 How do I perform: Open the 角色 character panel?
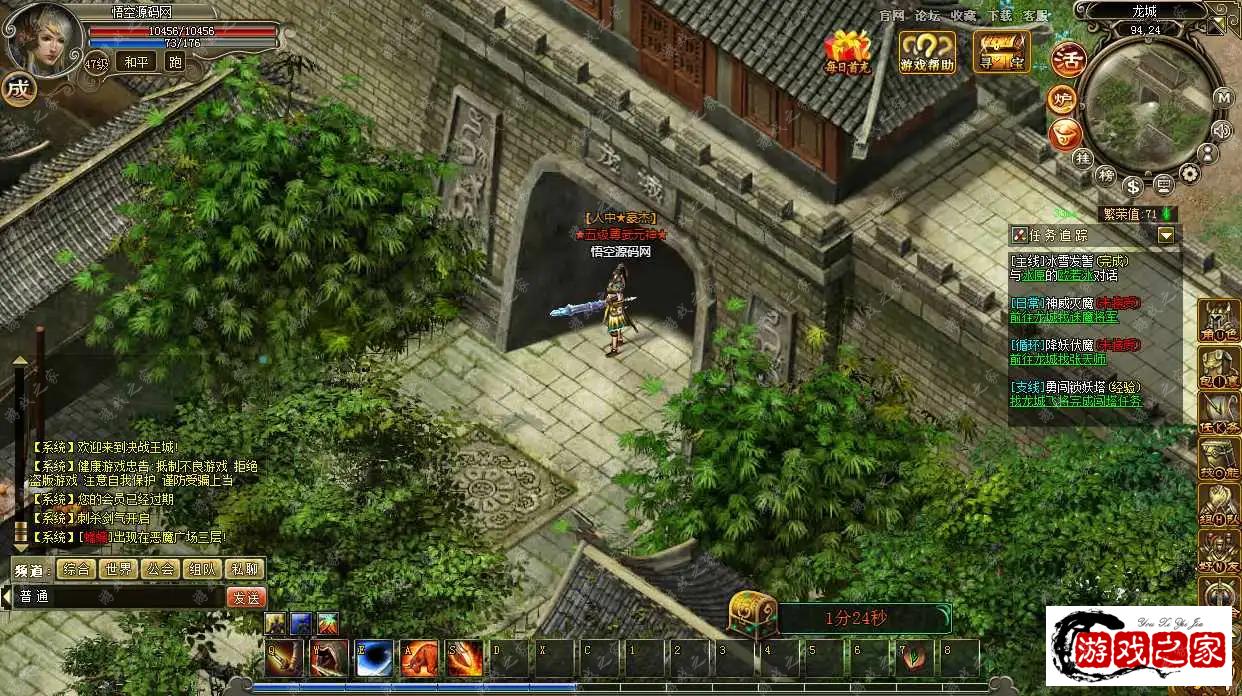1220,322
